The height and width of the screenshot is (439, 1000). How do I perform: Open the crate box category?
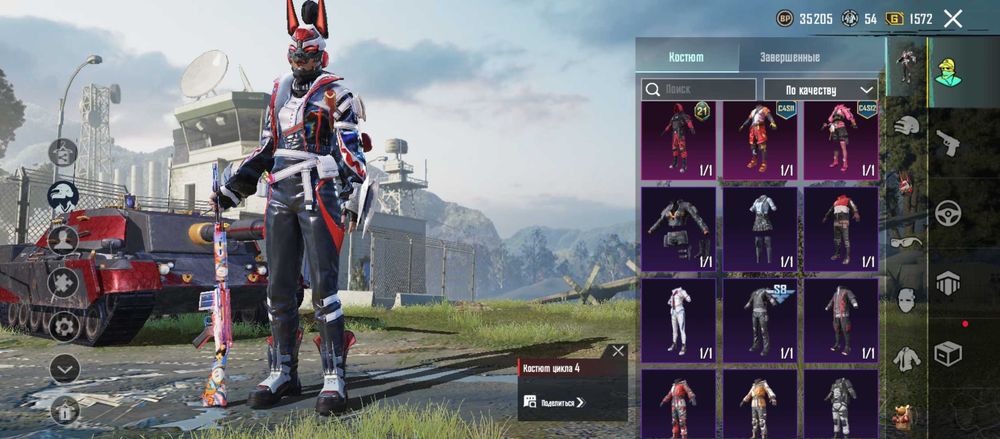(x=947, y=353)
